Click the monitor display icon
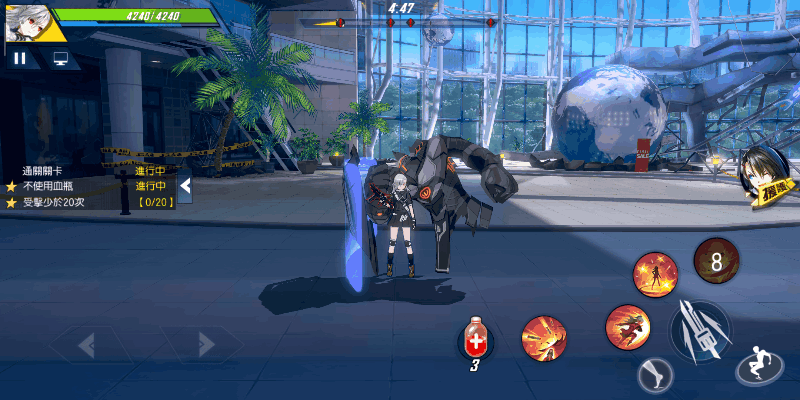Screen dimensions: 800x400 tap(61, 58)
